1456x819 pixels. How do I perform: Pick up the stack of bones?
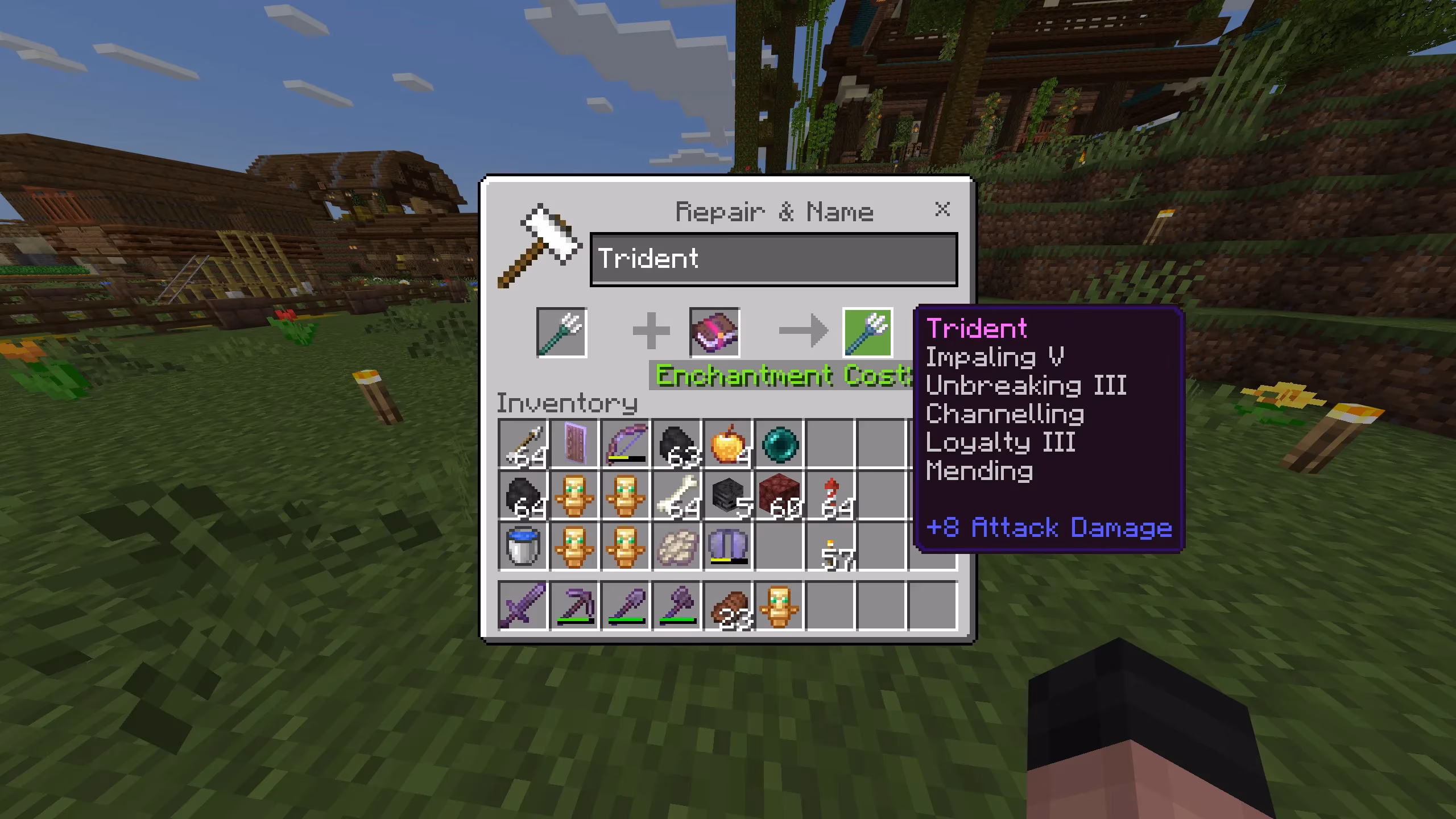(x=677, y=497)
